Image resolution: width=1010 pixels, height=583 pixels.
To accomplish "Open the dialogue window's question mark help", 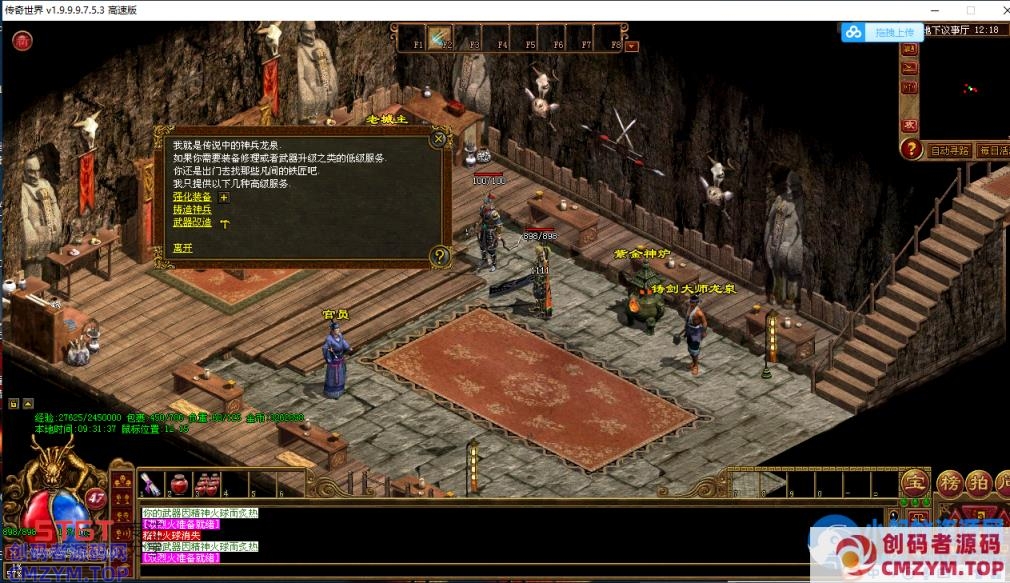I will click(x=438, y=256).
